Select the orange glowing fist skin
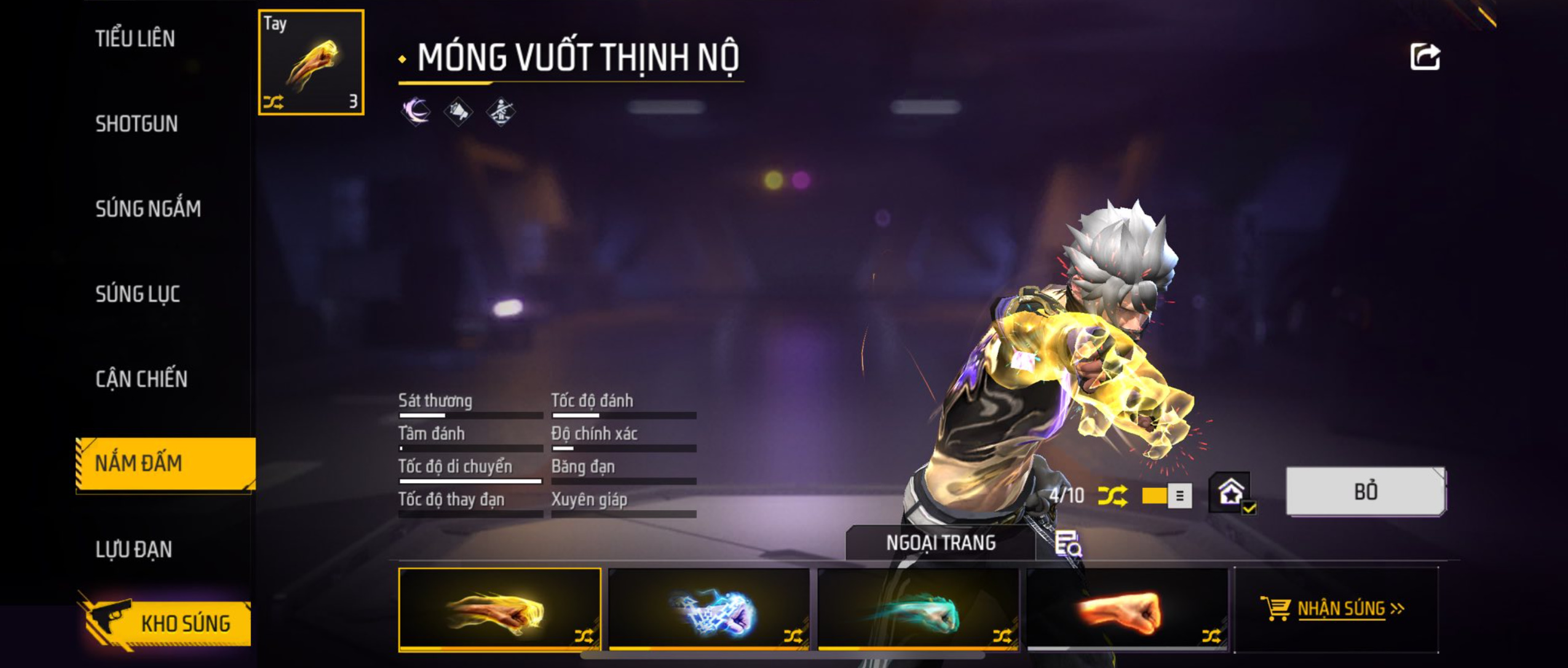 1127,608
